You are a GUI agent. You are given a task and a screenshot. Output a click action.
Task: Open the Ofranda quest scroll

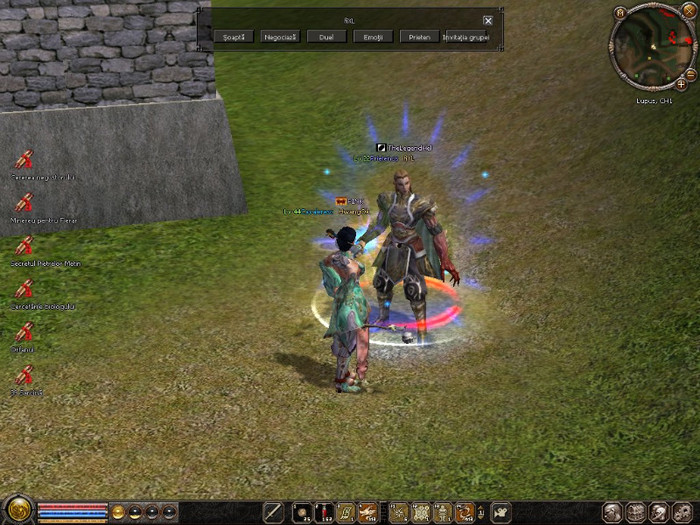(x=24, y=331)
